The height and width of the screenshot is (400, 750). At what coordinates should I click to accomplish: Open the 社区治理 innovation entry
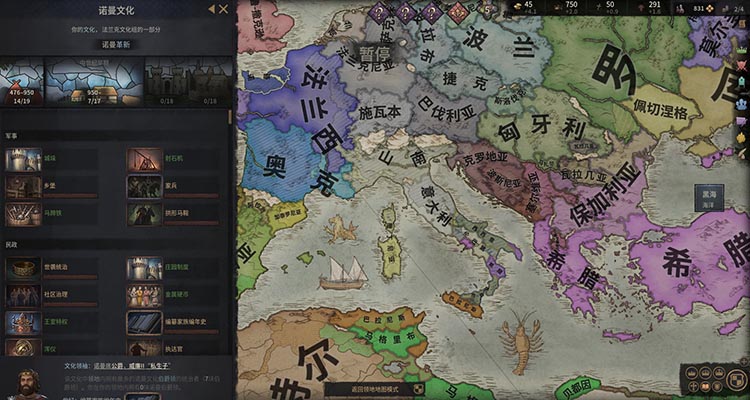(x=23, y=296)
